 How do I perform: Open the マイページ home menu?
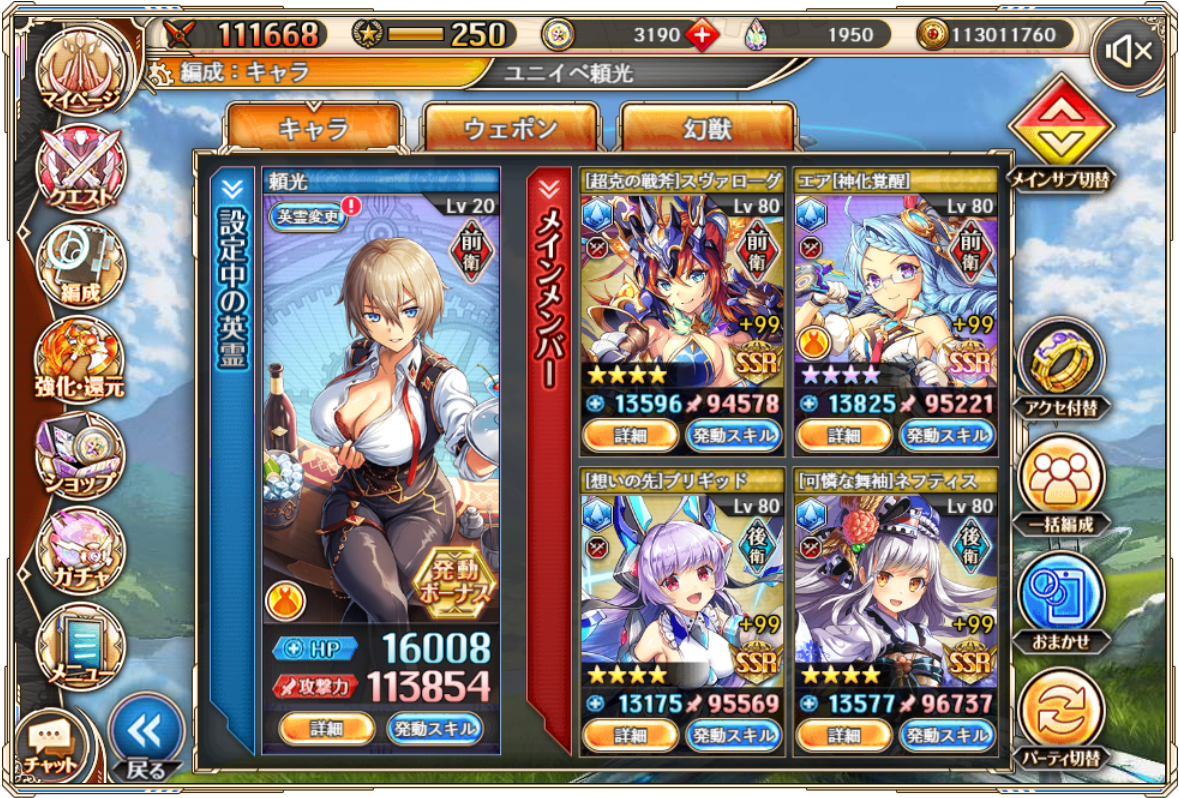(78, 70)
